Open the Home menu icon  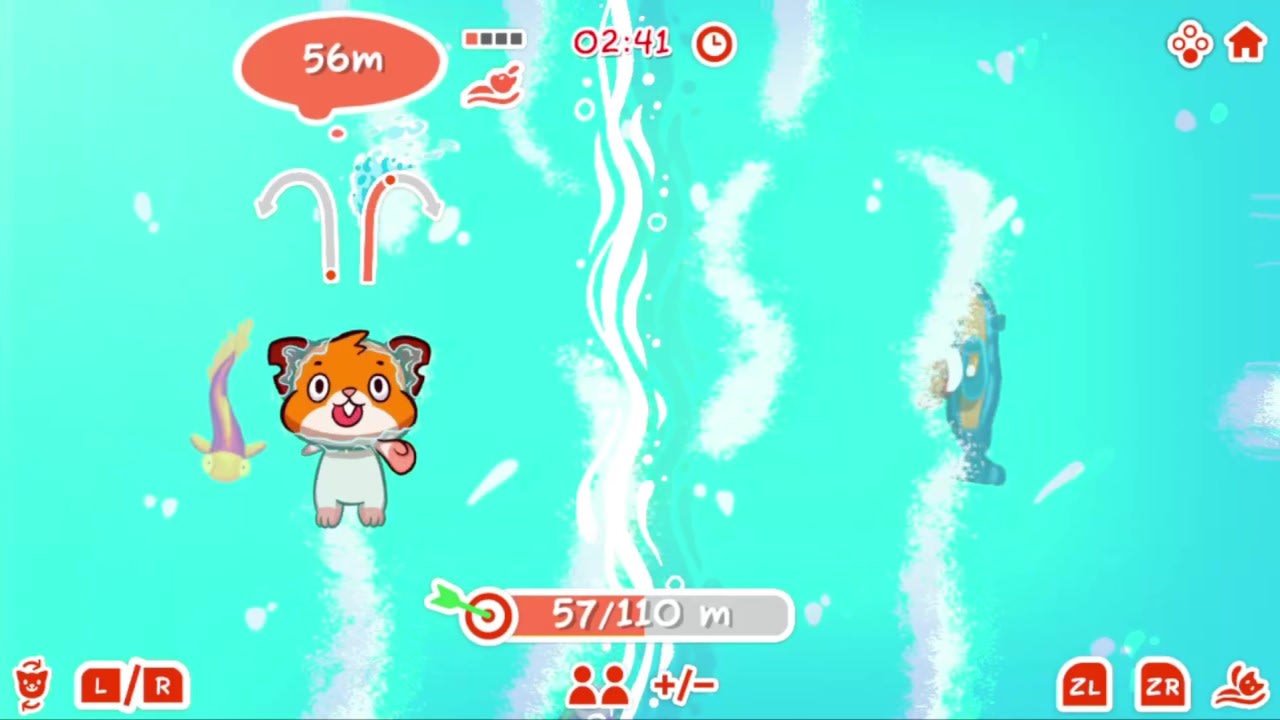[1246, 44]
